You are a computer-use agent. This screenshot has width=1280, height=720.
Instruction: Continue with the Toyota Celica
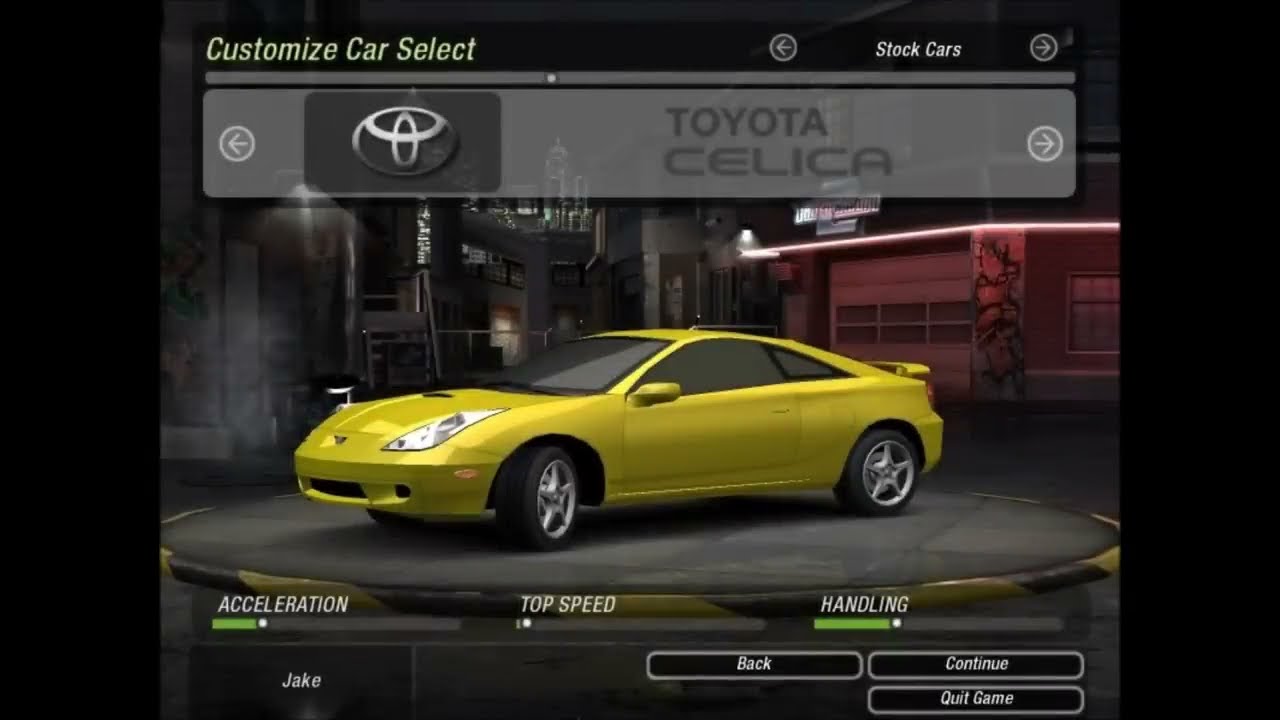point(975,664)
